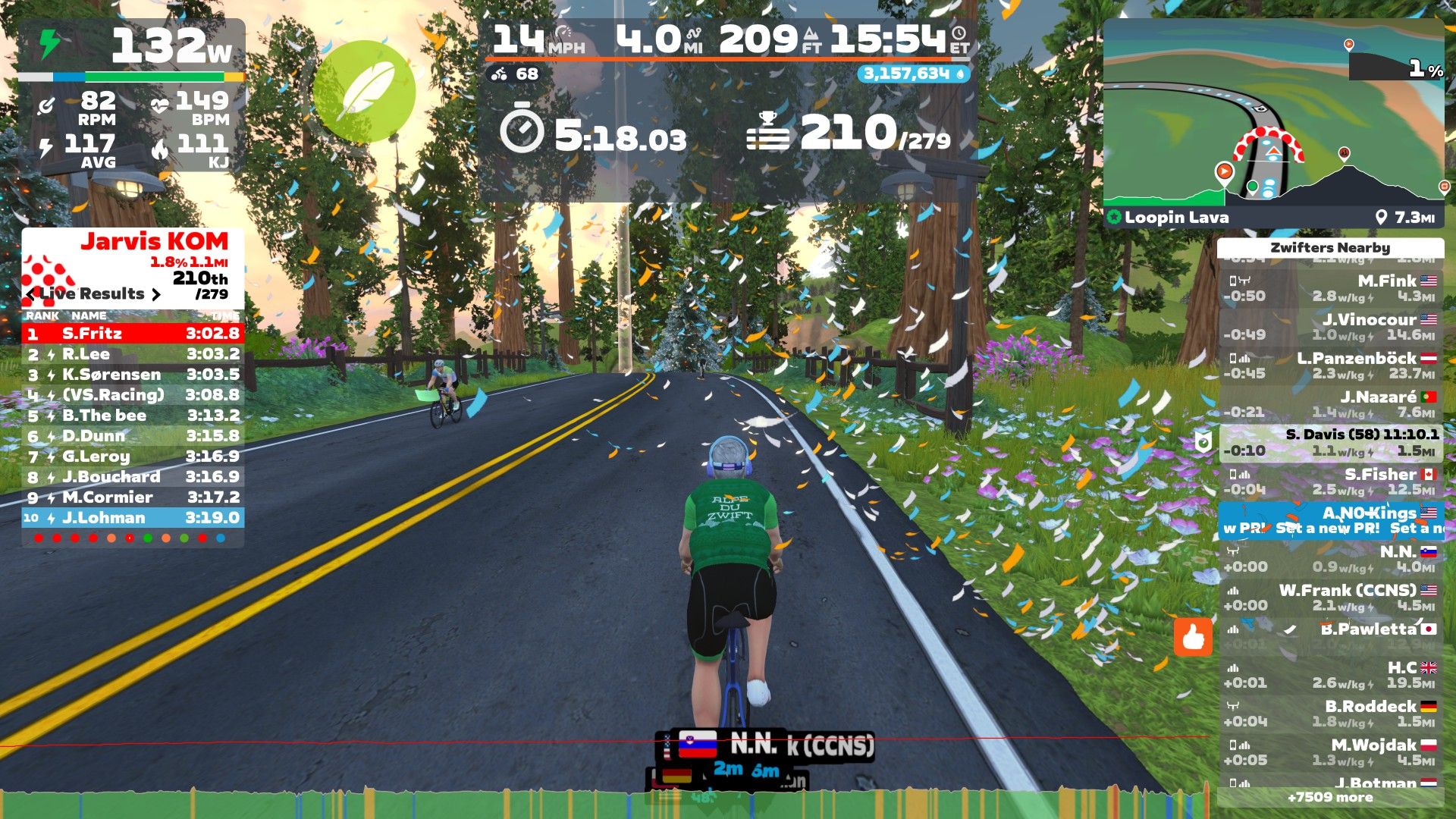The width and height of the screenshot is (1456, 819).
Task: Select B.Roddeck in Zwifters Nearby
Action: pos(1331,714)
